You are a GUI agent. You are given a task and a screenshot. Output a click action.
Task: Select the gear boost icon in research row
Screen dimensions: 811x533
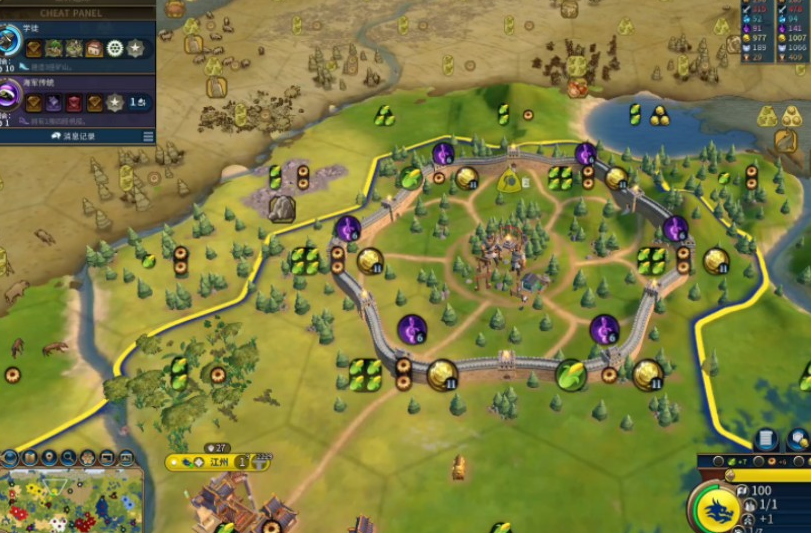(115, 48)
